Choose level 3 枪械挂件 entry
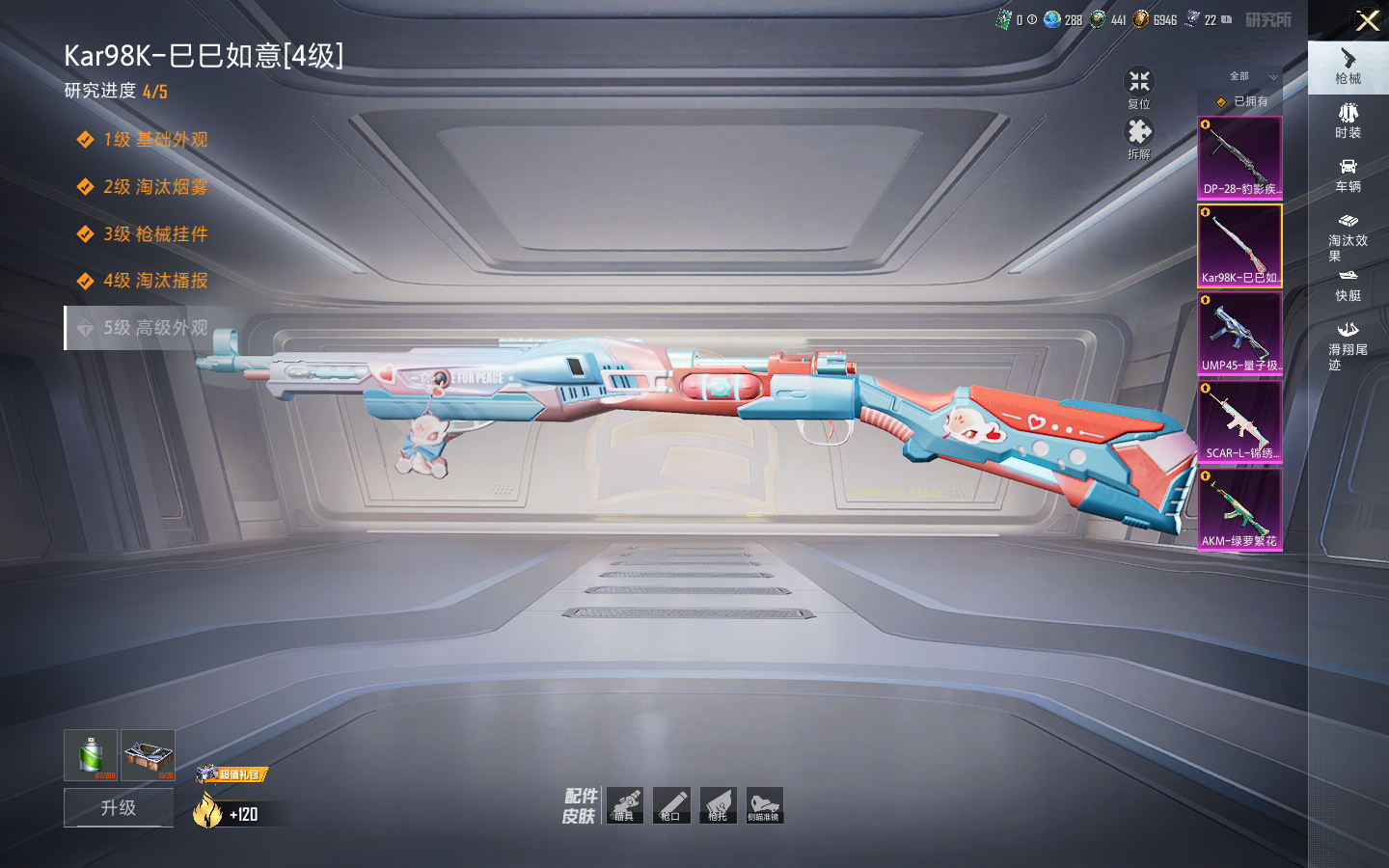The height and width of the screenshot is (868, 1389). point(154,234)
